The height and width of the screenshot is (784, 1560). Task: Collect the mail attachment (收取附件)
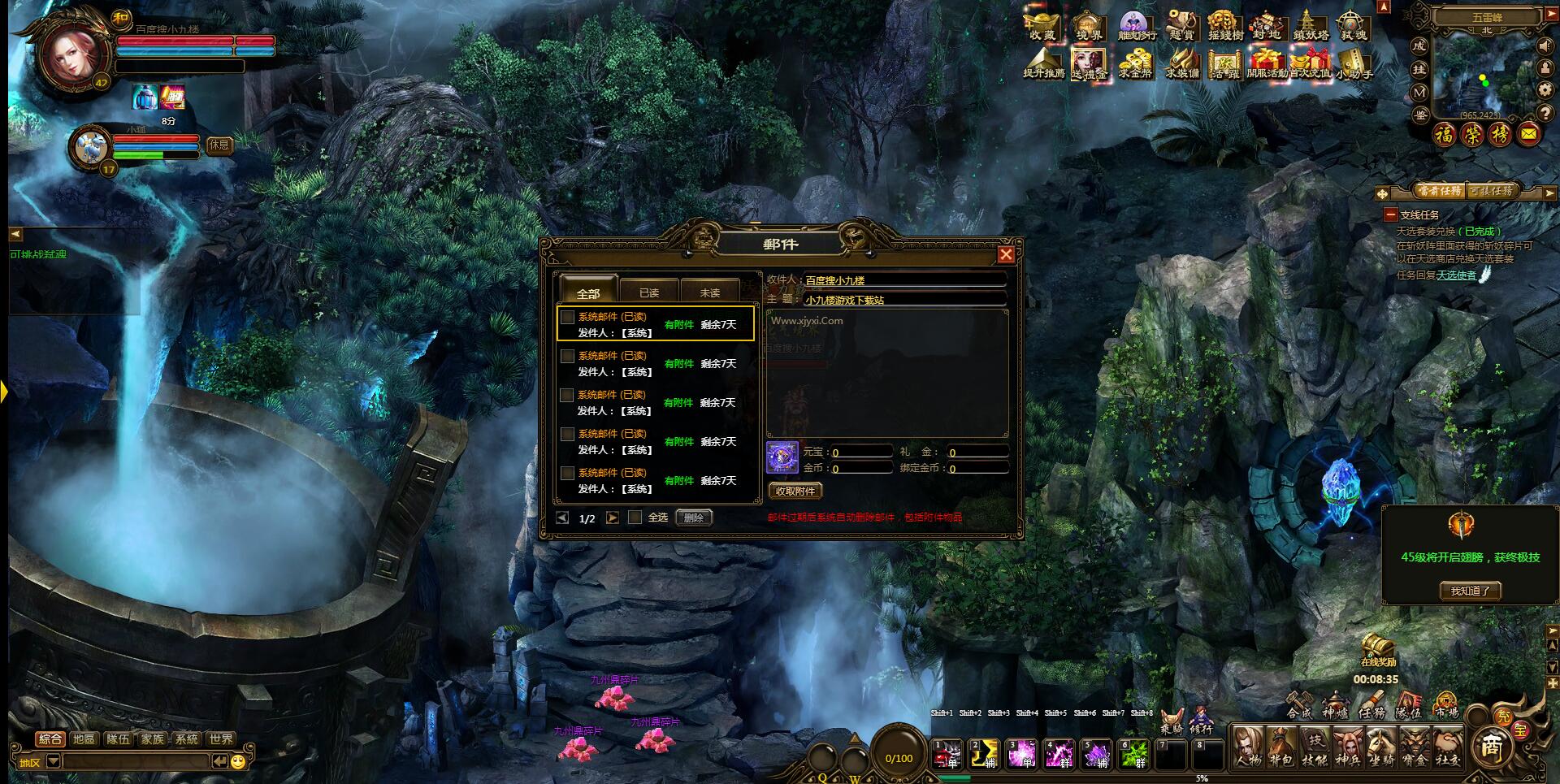tap(795, 491)
